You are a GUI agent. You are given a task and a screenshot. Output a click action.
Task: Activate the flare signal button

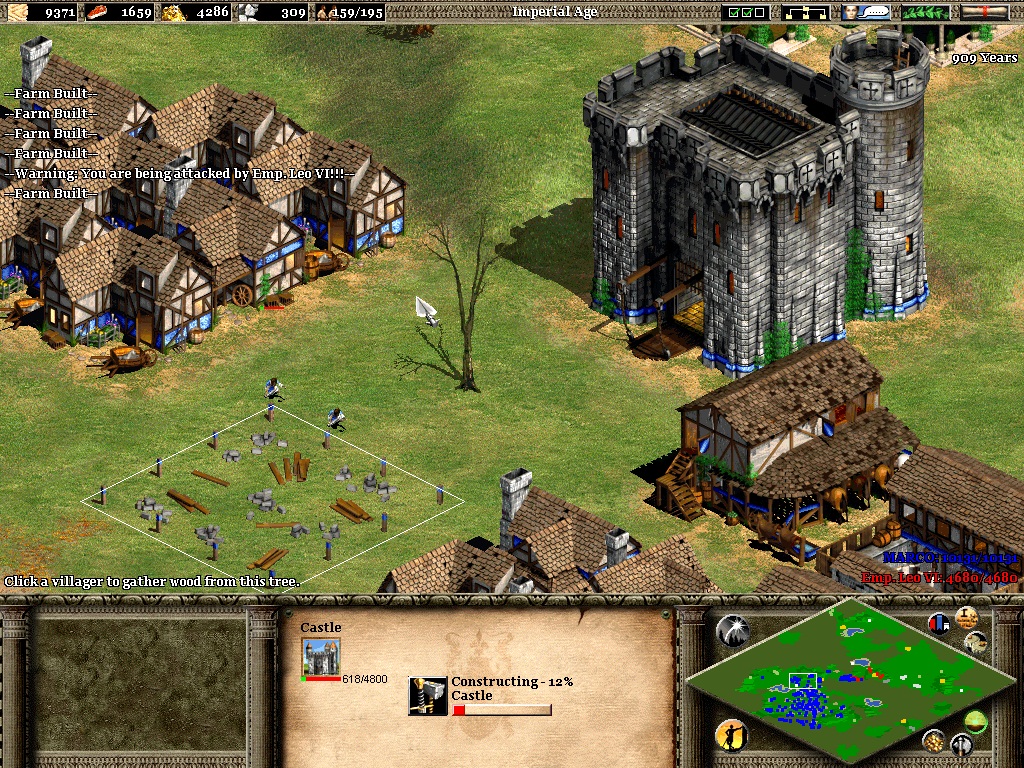732,630
